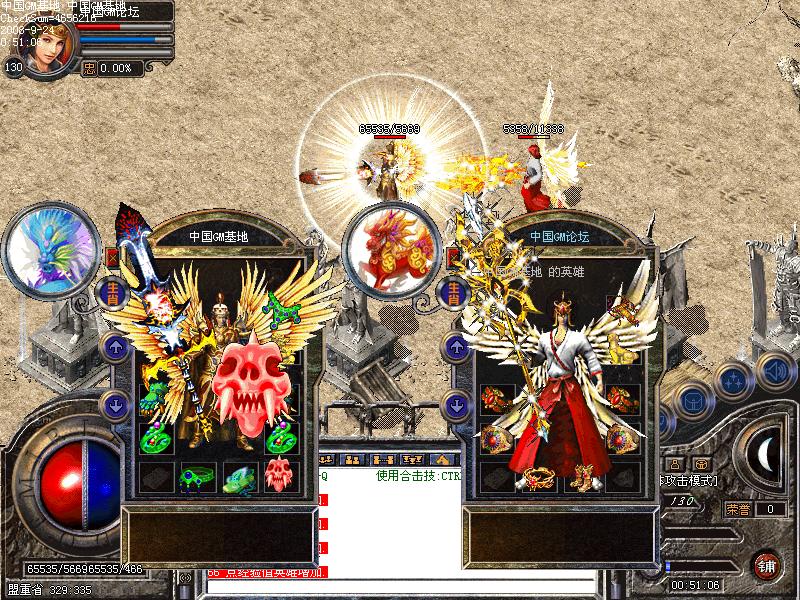This screenshot has height=600, width=800.
Task: Page up on the 中国GM基地 equipment panel
Action: (112, 349)
